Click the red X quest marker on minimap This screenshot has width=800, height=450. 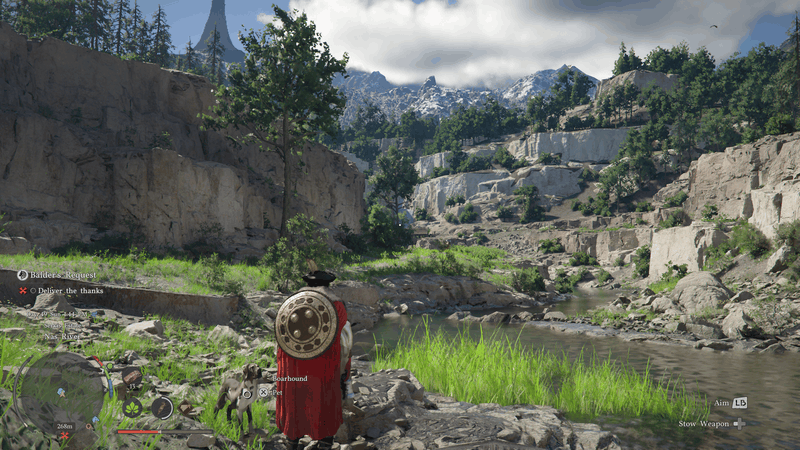[65, 436]
